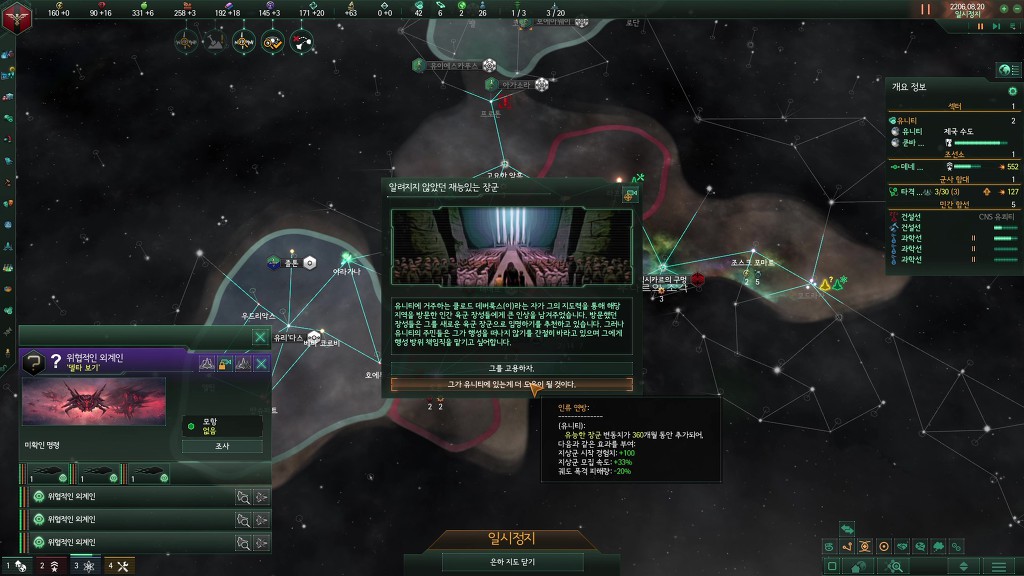Select the '그가 유니티에 있는게 더 도움이 될 것이다' option
The height and width of the screenshot is (576, 1024).
[x=511, y=384]
